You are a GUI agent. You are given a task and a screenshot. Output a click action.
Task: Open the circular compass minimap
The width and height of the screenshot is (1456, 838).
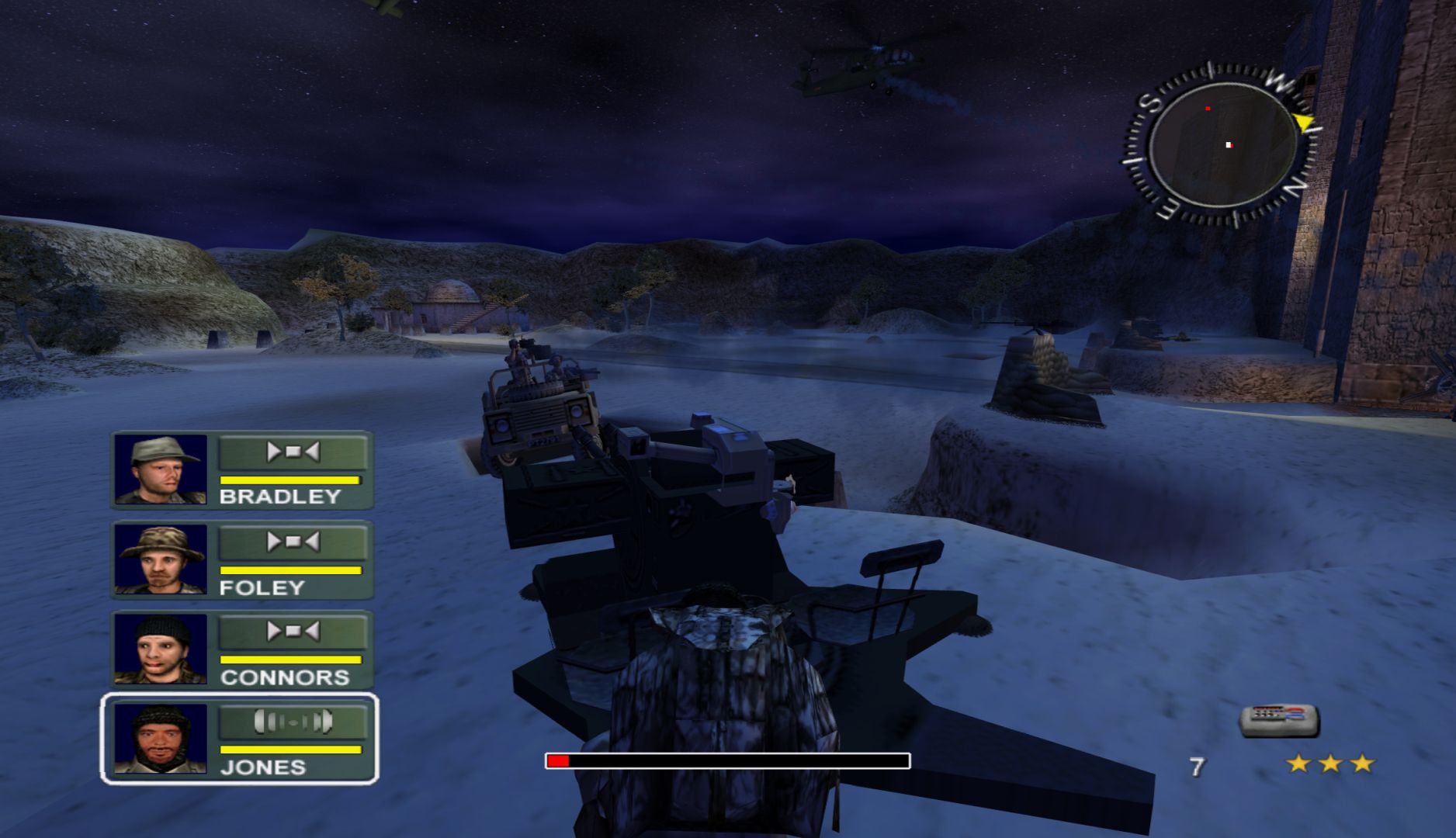pos(1222,146)
